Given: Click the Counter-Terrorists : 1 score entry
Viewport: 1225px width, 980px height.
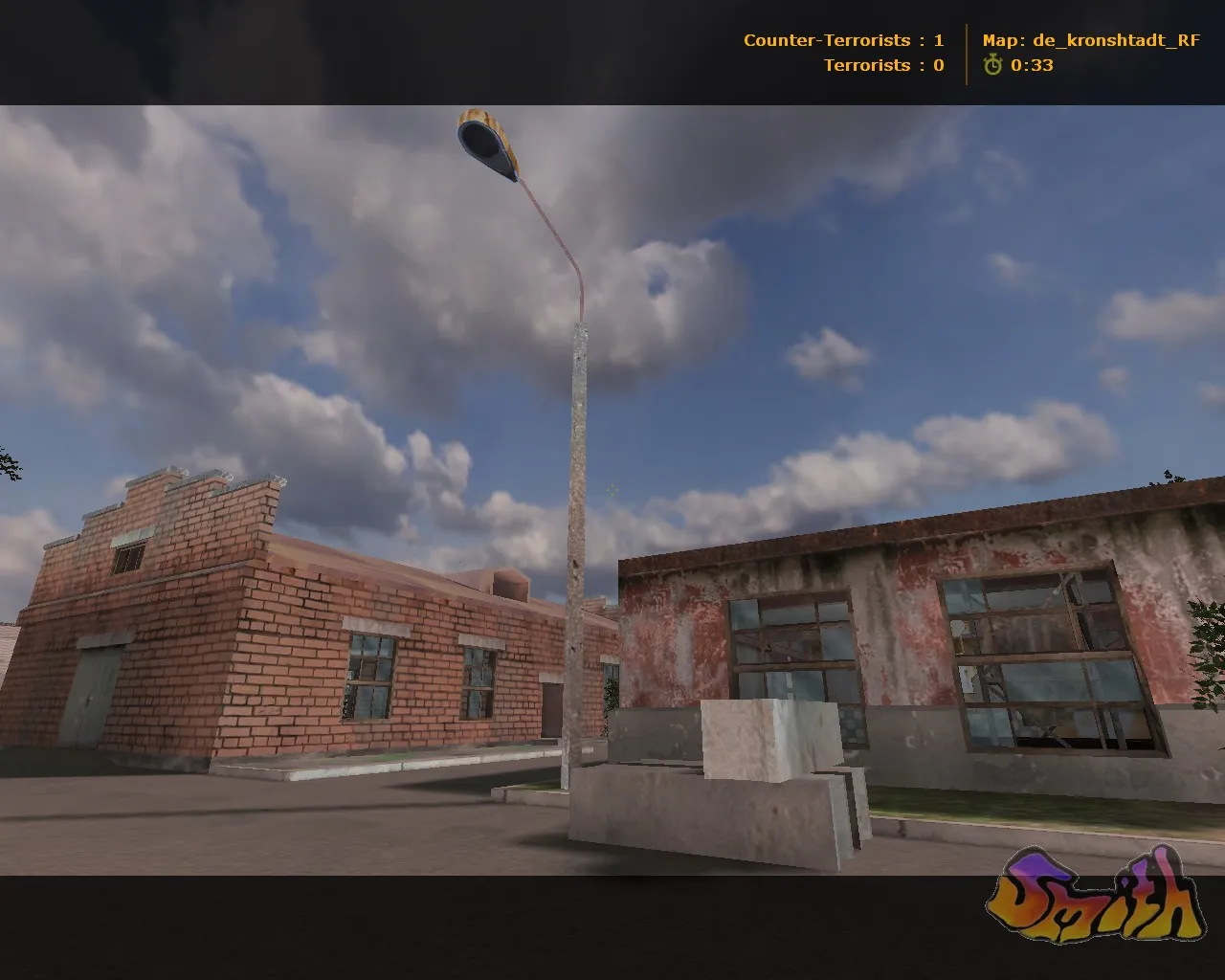Looking at the screenshot, I should point(842,40).
